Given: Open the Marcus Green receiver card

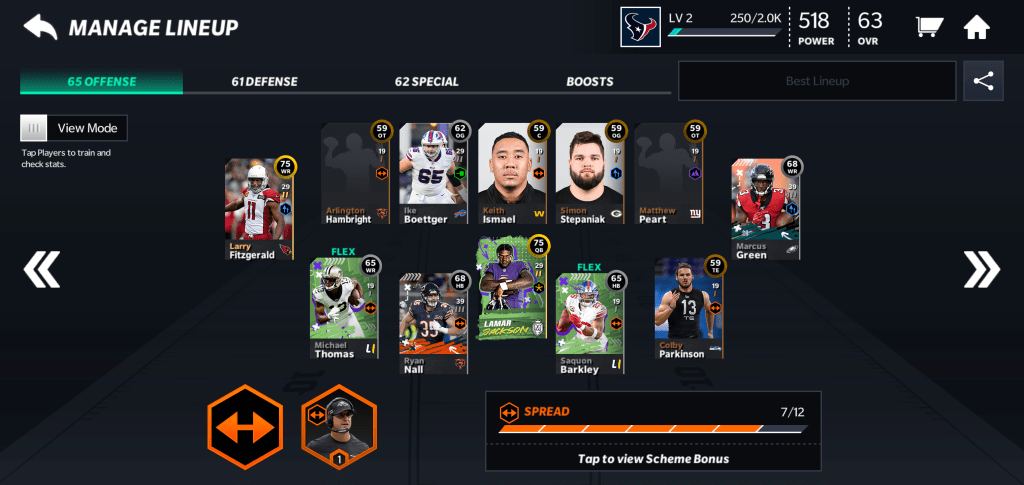Looking at the screenshot, I should (765, 210).
